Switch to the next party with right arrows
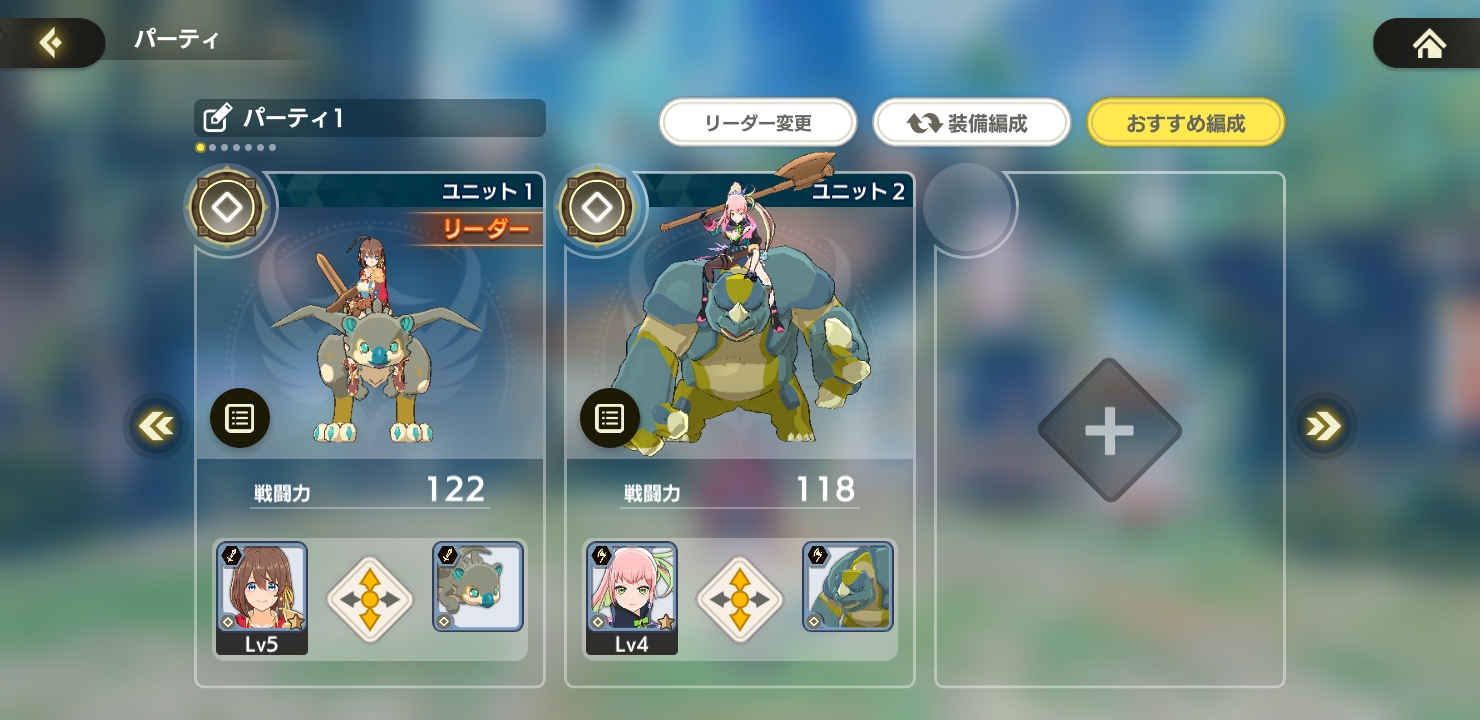 pos(1323,427)
